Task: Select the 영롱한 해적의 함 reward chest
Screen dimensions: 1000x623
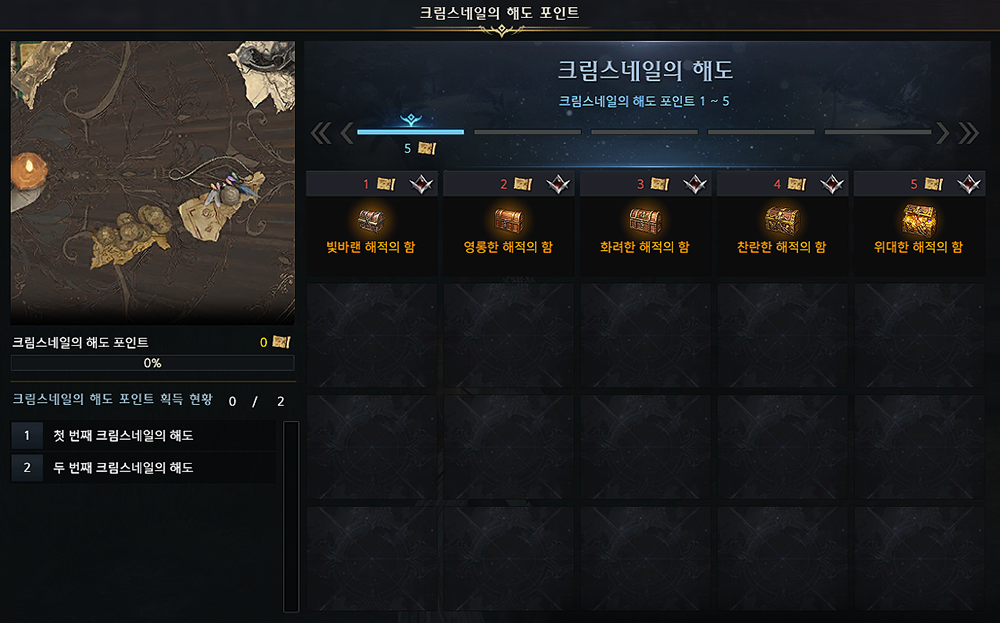Action: click(508, 221)
